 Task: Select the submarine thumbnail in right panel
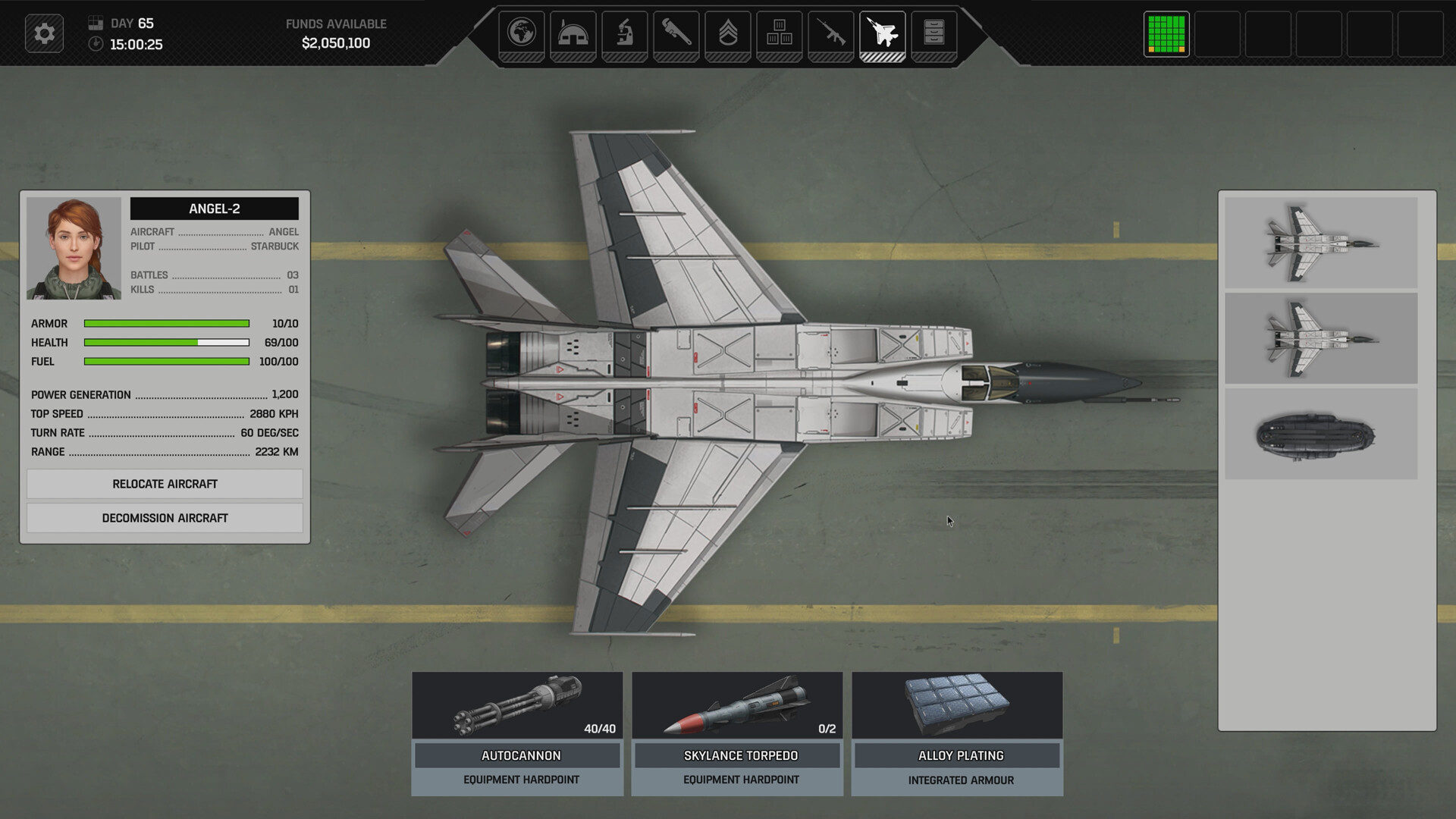coord(1321,434)
